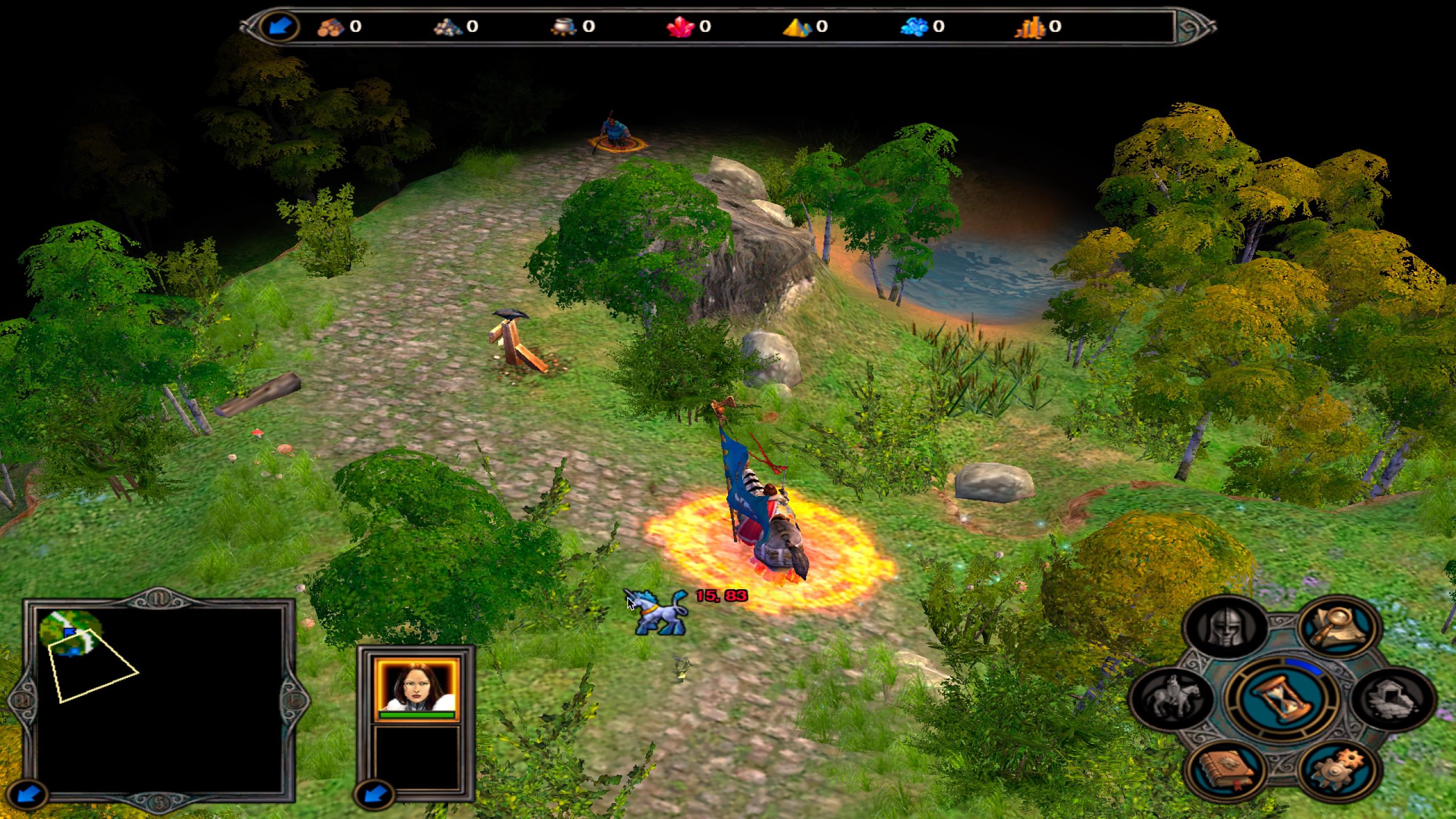
Task: Select the female hero portrait
Action: point(416,688)
